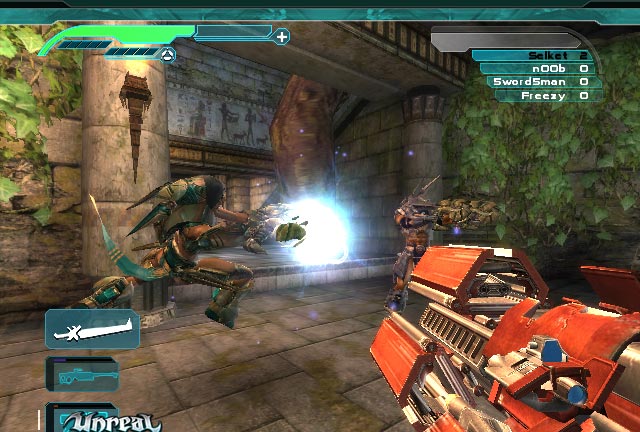Image resolution: width=640 pixels, height=432 pixels.
Task: Choose the n00b scoreboard entry
Action: 537,69
